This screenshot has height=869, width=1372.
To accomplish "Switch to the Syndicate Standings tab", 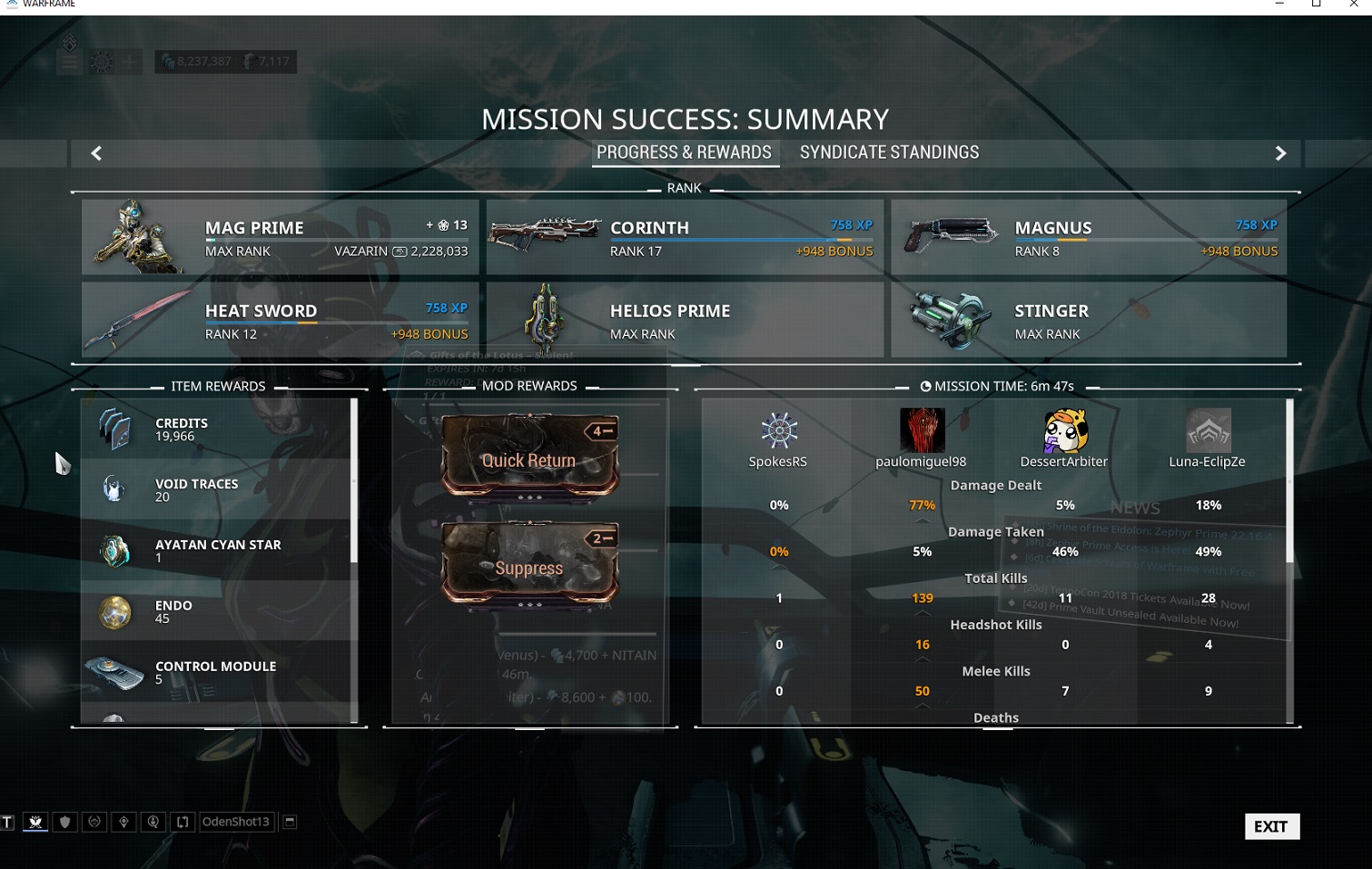I will coord(889,153).
